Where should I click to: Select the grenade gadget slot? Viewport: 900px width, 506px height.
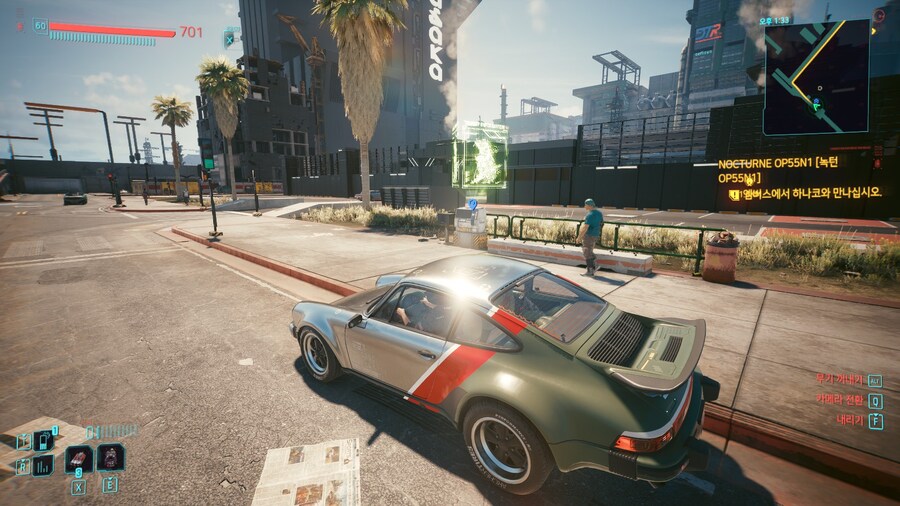110,458
